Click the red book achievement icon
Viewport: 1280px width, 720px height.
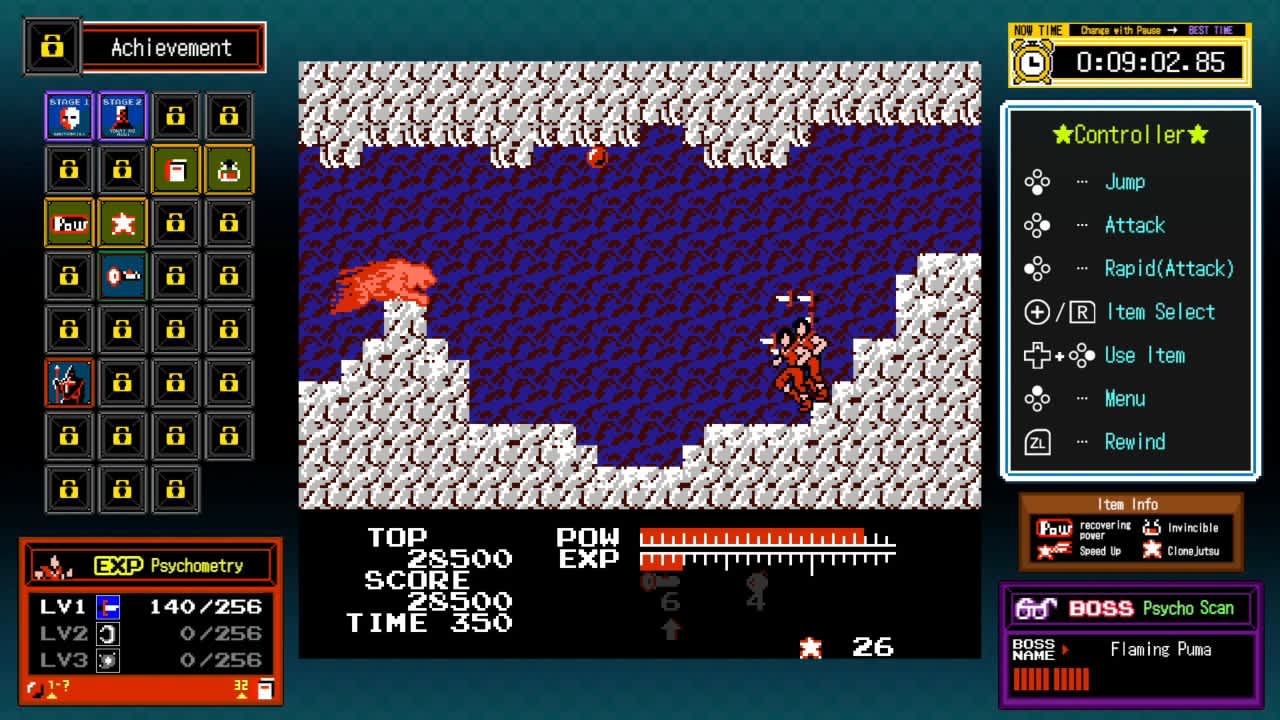tap(176, 169)
